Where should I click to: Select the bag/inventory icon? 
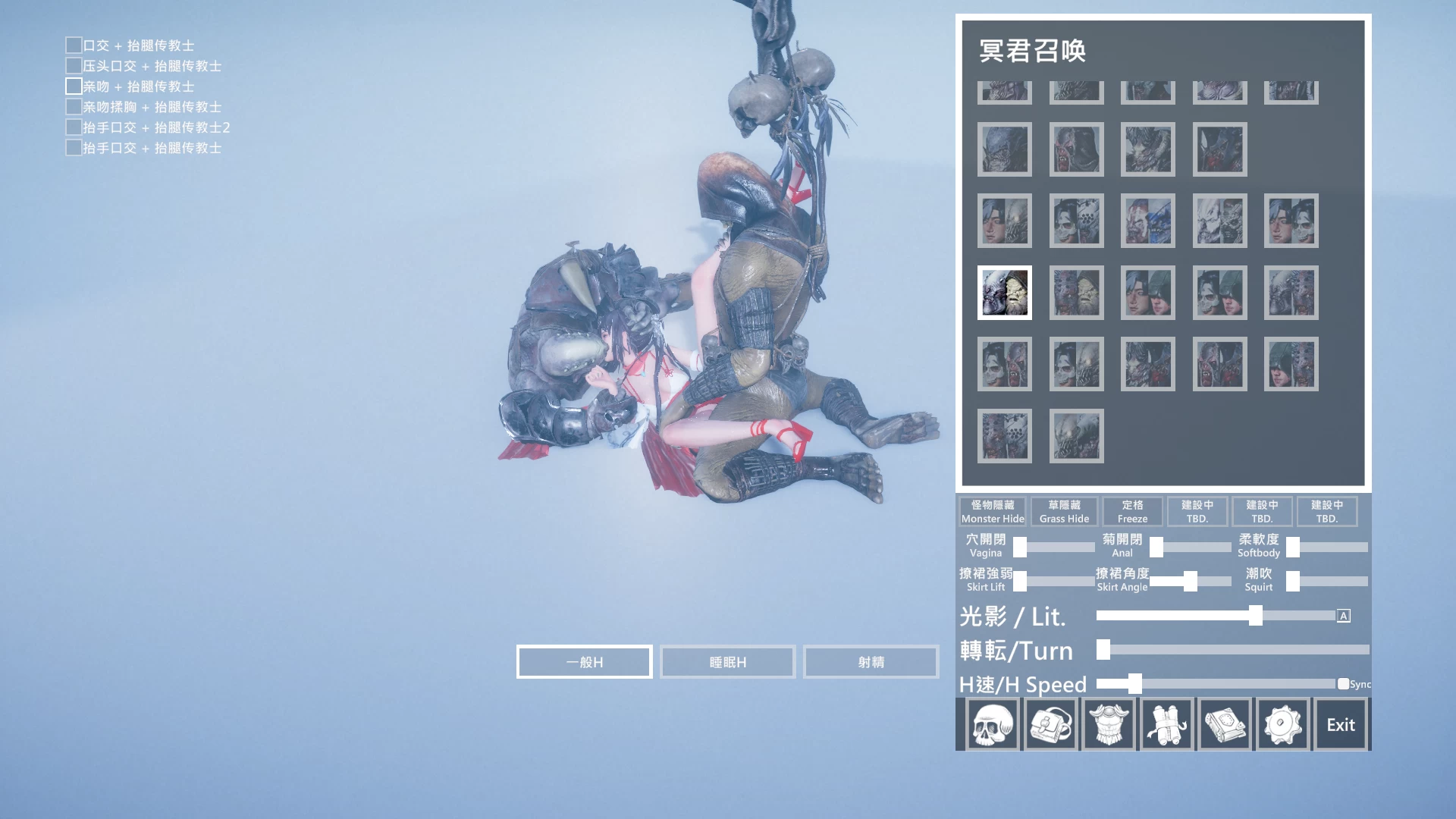1051,723
